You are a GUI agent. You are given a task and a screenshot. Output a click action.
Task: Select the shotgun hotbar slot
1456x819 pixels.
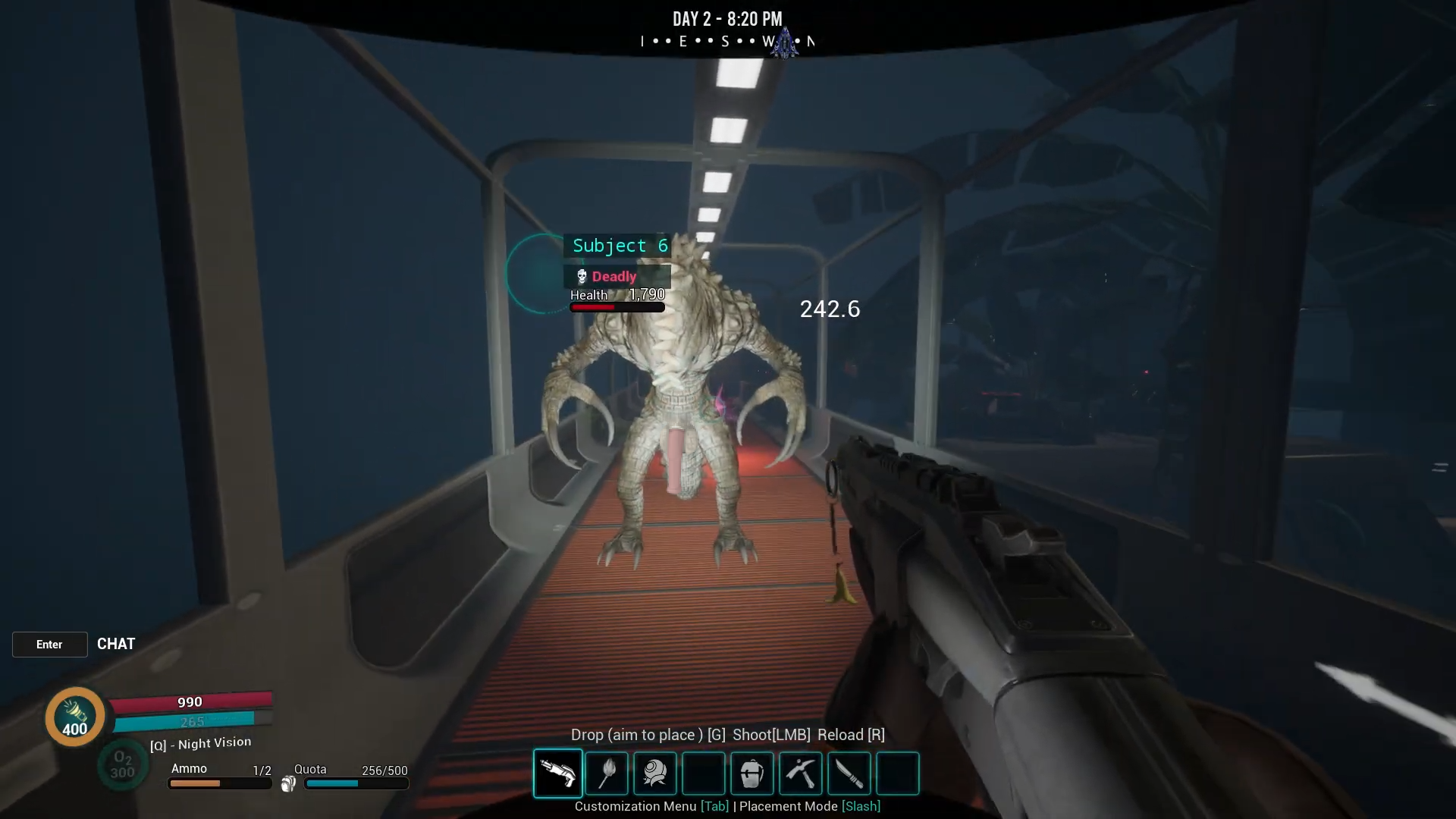click(x=558, y=773)
